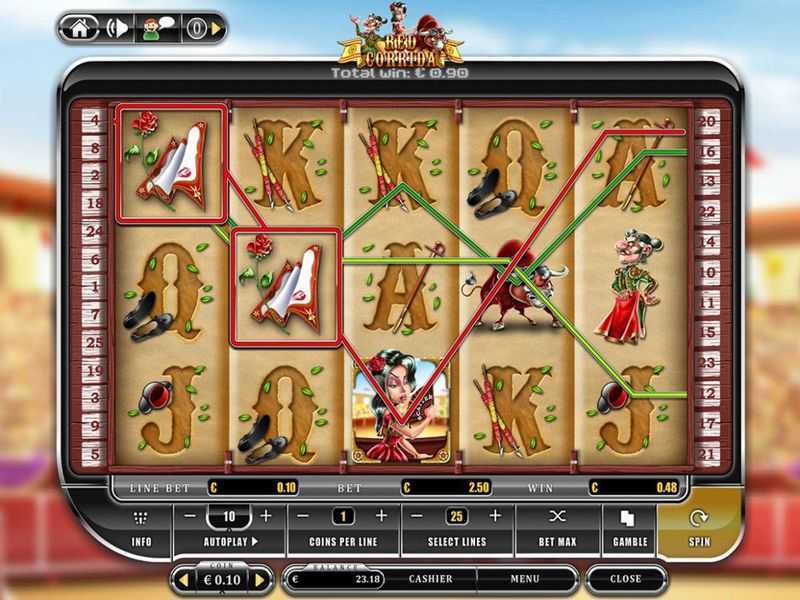This screenshot has height=600, width=800.
Task: Reduce the number of selected lines
Action: (417, 516)
